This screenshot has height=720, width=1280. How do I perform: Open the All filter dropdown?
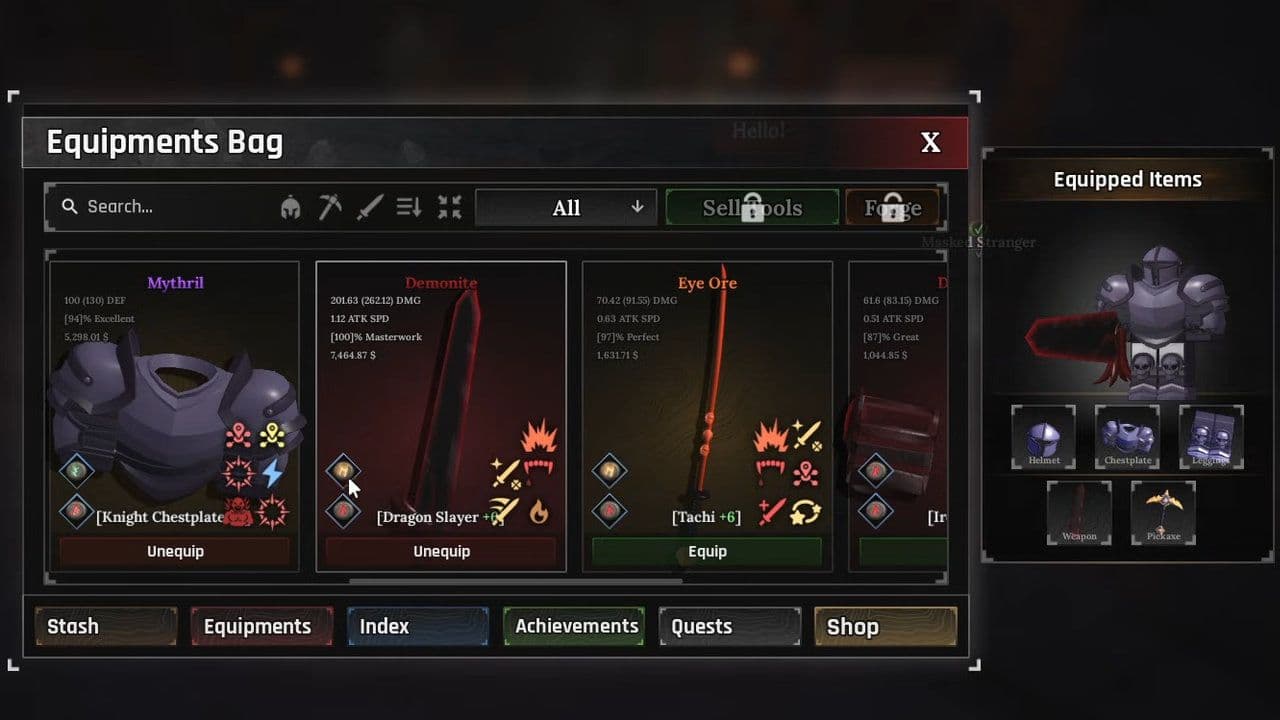(x=566, y=207)
